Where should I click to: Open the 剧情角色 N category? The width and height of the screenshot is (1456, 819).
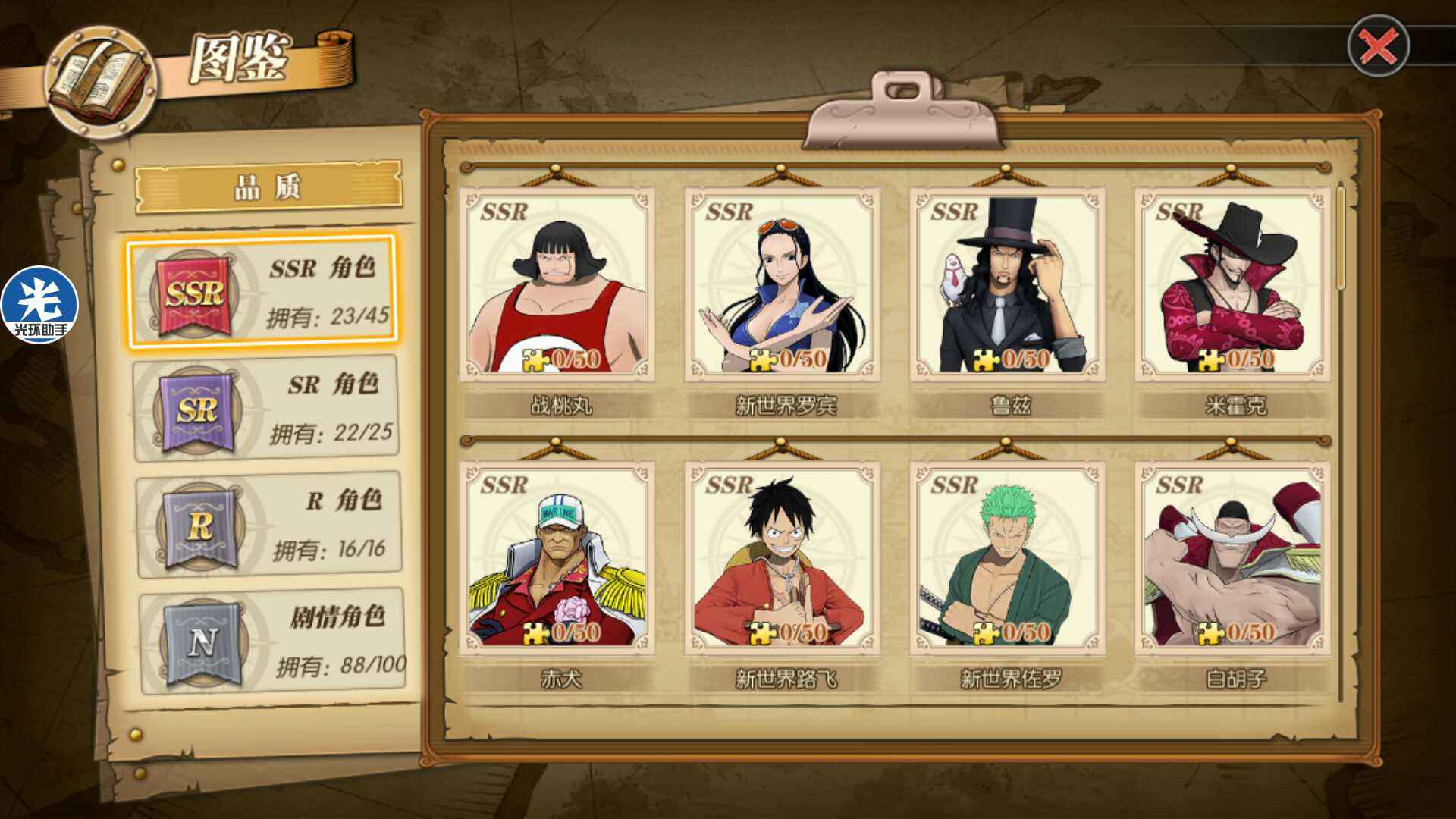tap(272, 642)
